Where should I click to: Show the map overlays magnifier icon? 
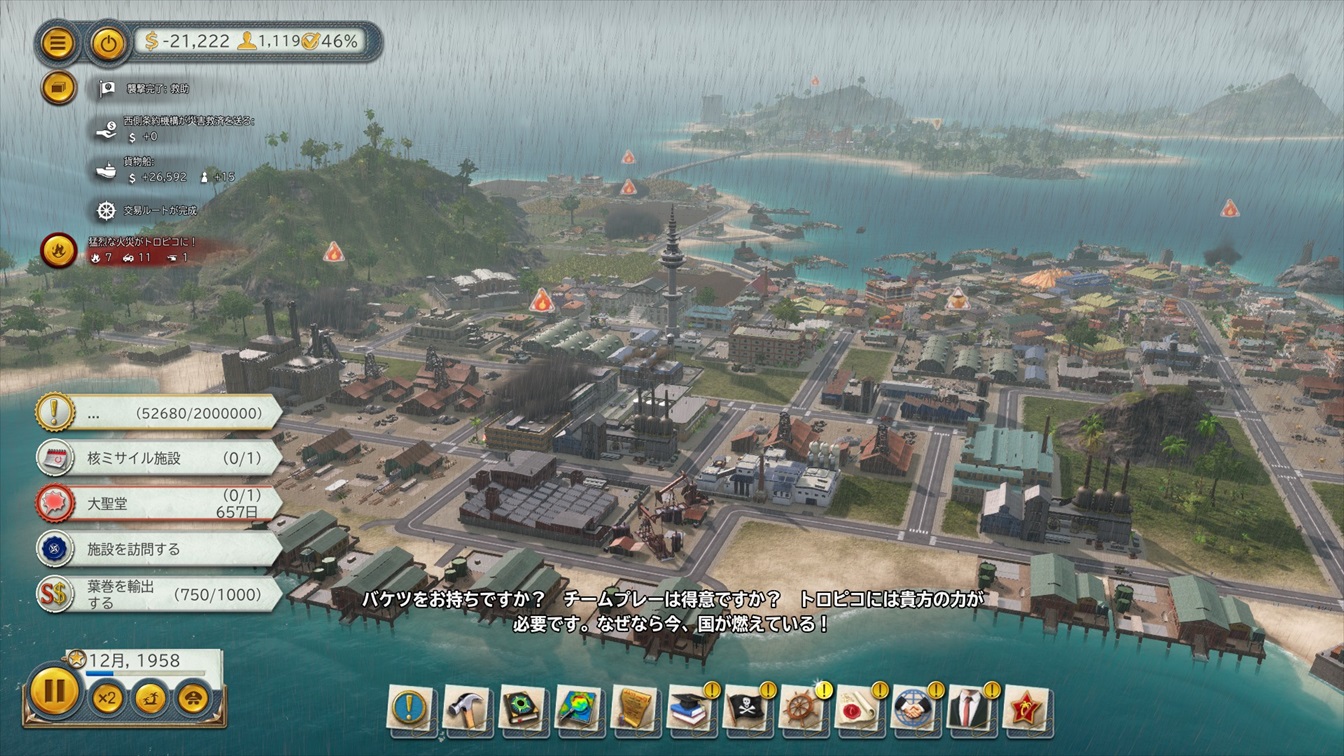click(577, 708)
